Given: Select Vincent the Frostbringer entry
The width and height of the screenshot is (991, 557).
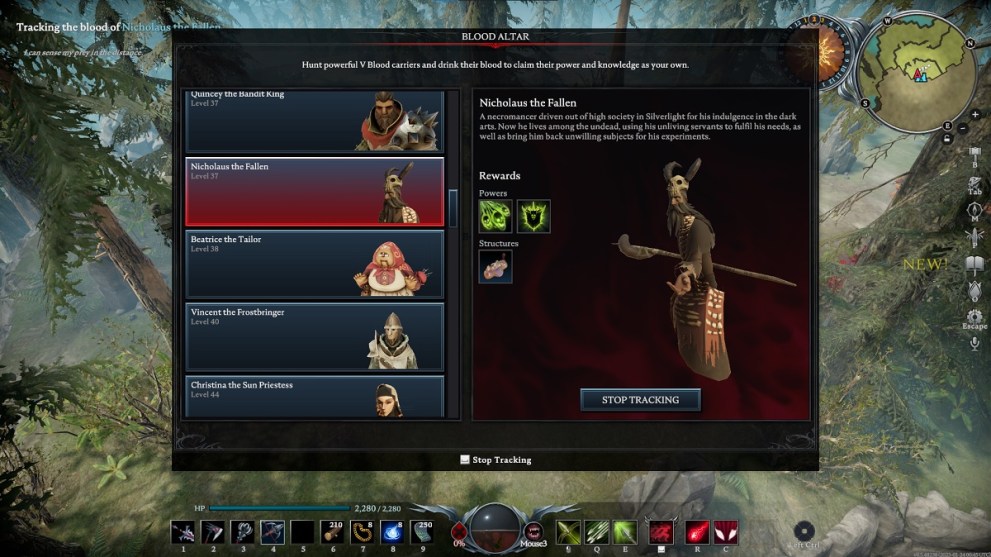Looking at the screenshot, I should click(x=314, y=337).
